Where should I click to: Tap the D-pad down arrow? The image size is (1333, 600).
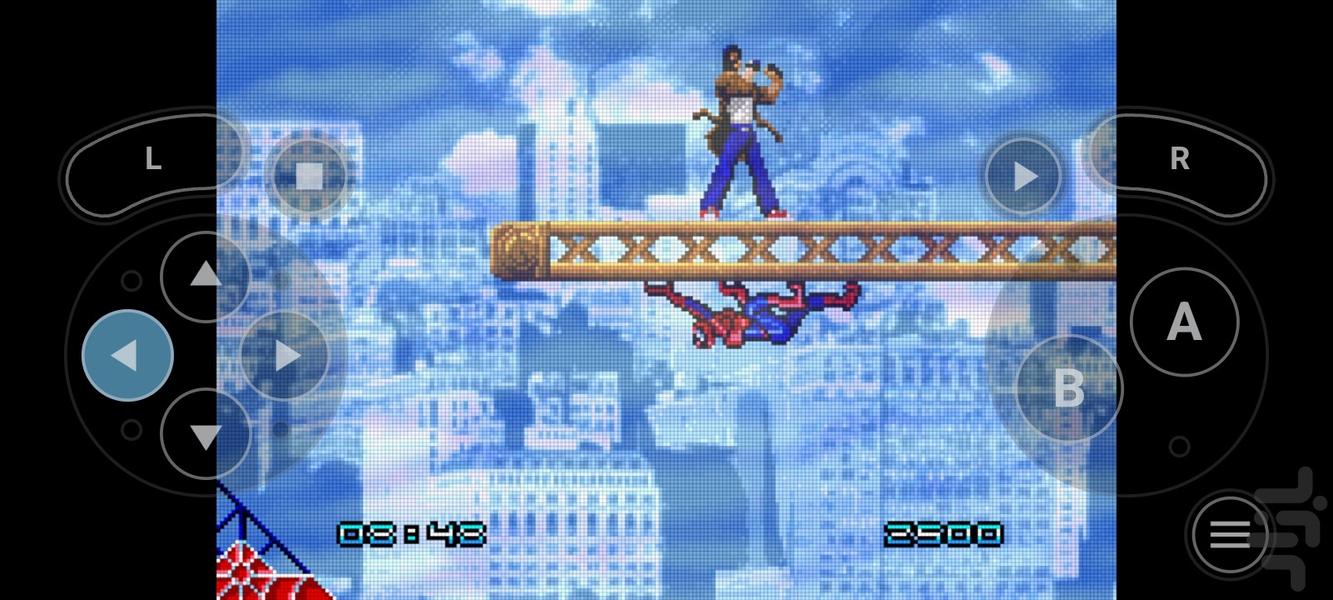click(205, 435)
